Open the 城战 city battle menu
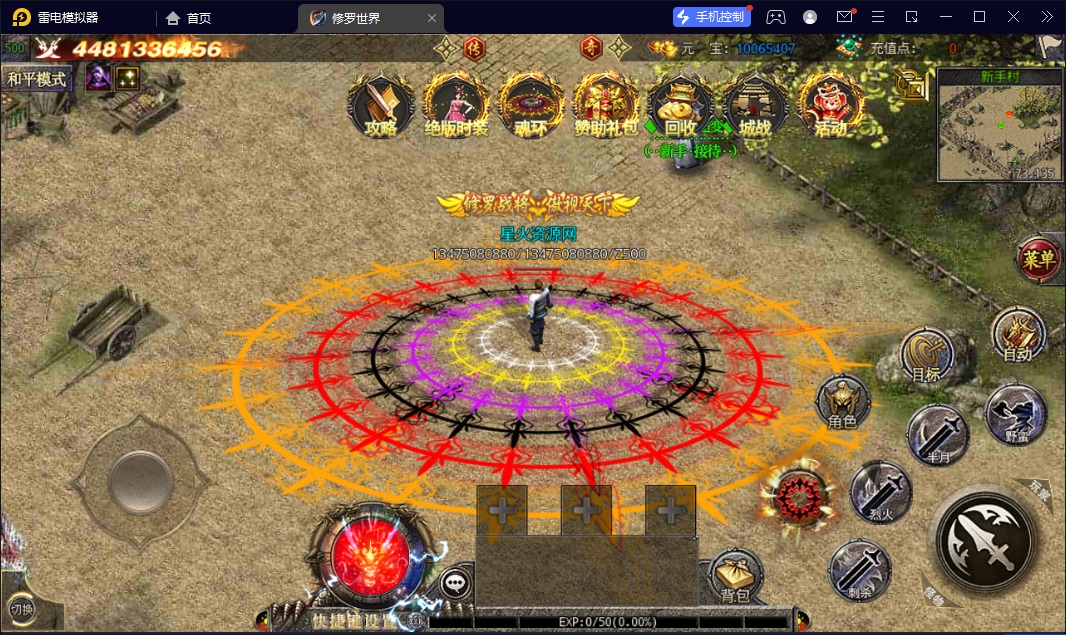The height and width of the screenshot is (635, 1066). [755, 105]
